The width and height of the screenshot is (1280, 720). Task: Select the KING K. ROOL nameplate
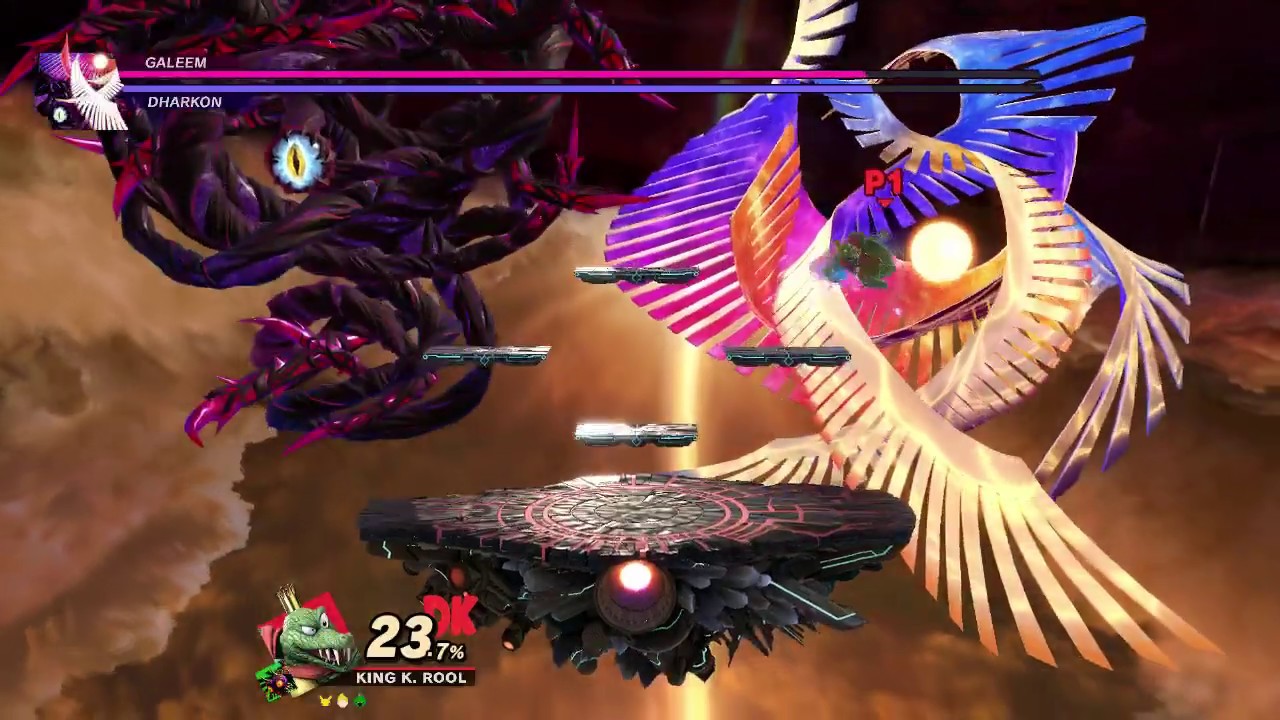pyautogui.click(x=412, y=677)
